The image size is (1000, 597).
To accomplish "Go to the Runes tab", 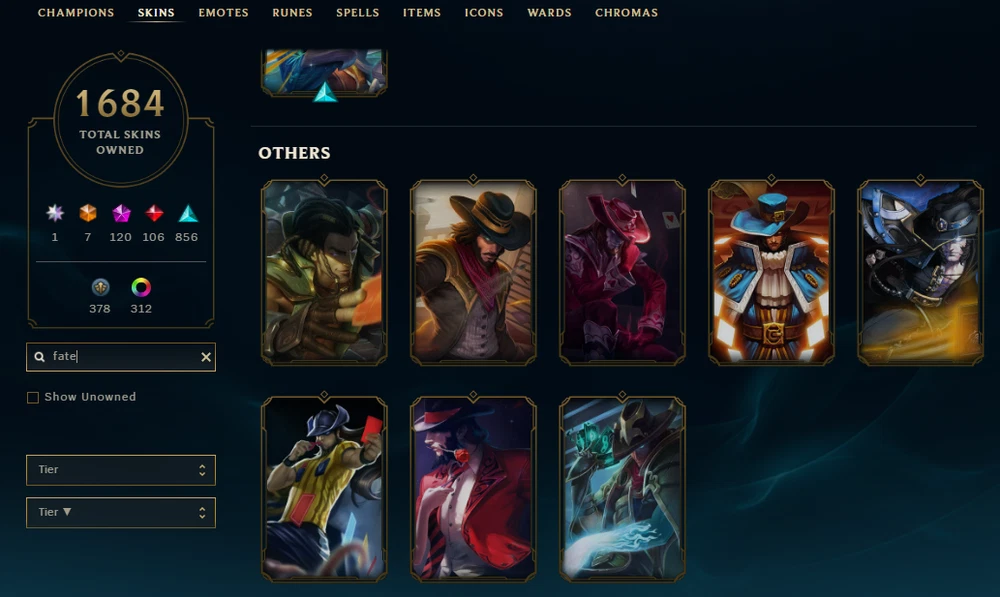I will tap(292, 13).
